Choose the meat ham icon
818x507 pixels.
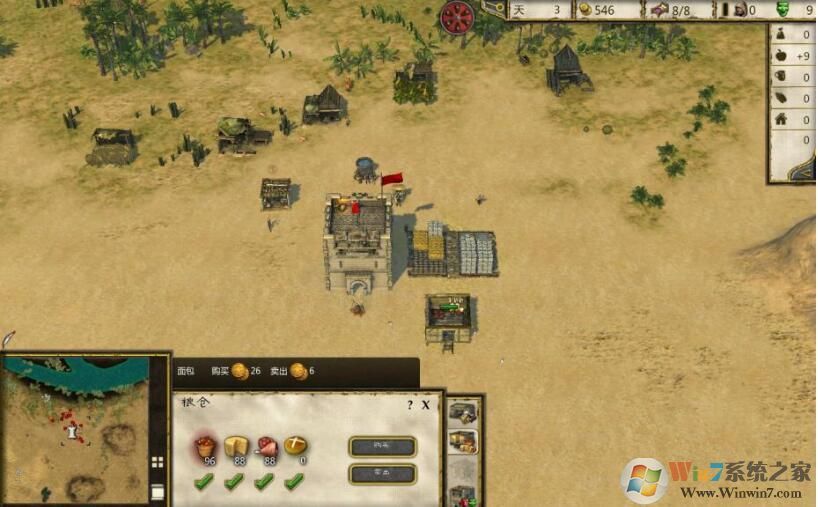coord(266,446)
